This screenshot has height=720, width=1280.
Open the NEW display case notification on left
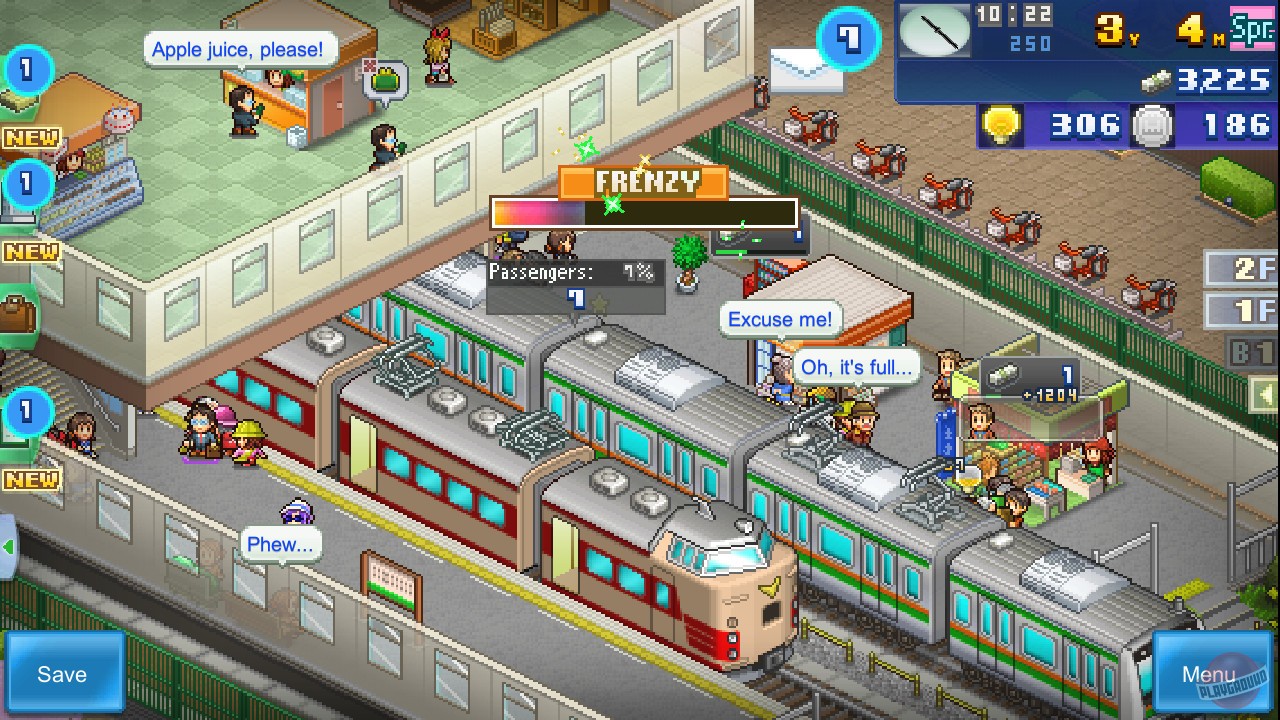(x=30, y=251)
